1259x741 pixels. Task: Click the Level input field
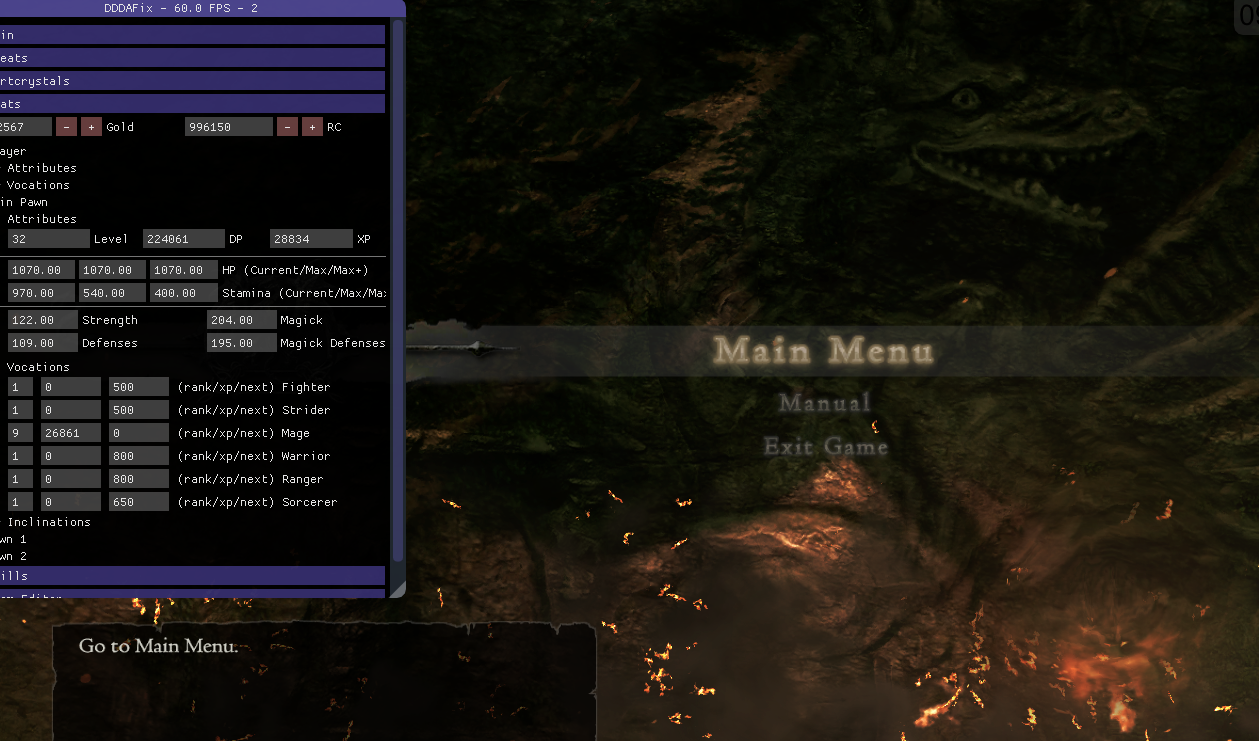point(48,239)
